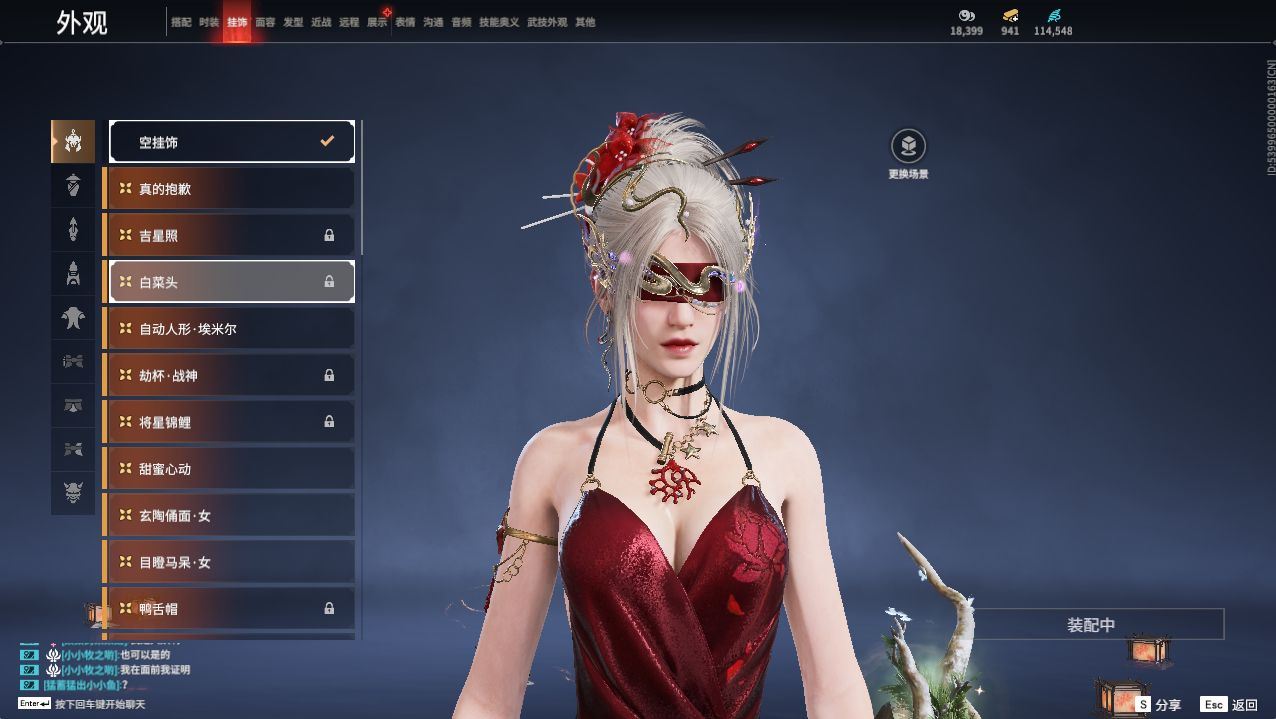The width and height of the screenshot is (1276, 719).
Task: Click the 装配中 equip button
Action: (1091, 625)
